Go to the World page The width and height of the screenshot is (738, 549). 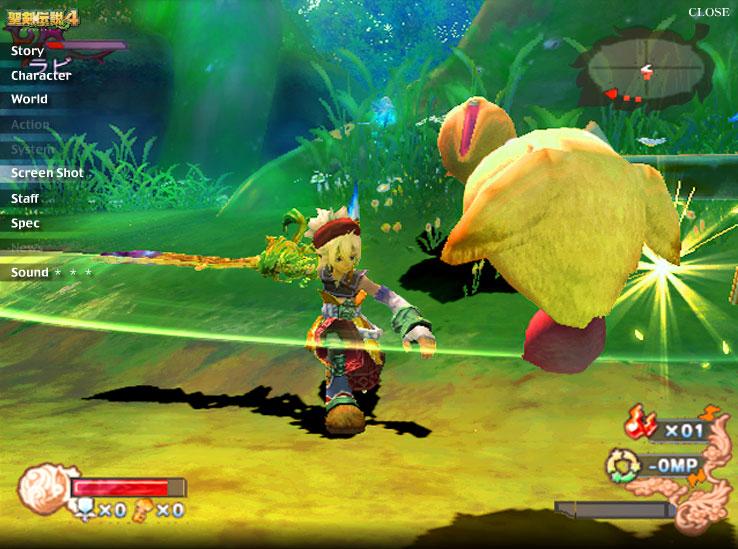point(29,99)
